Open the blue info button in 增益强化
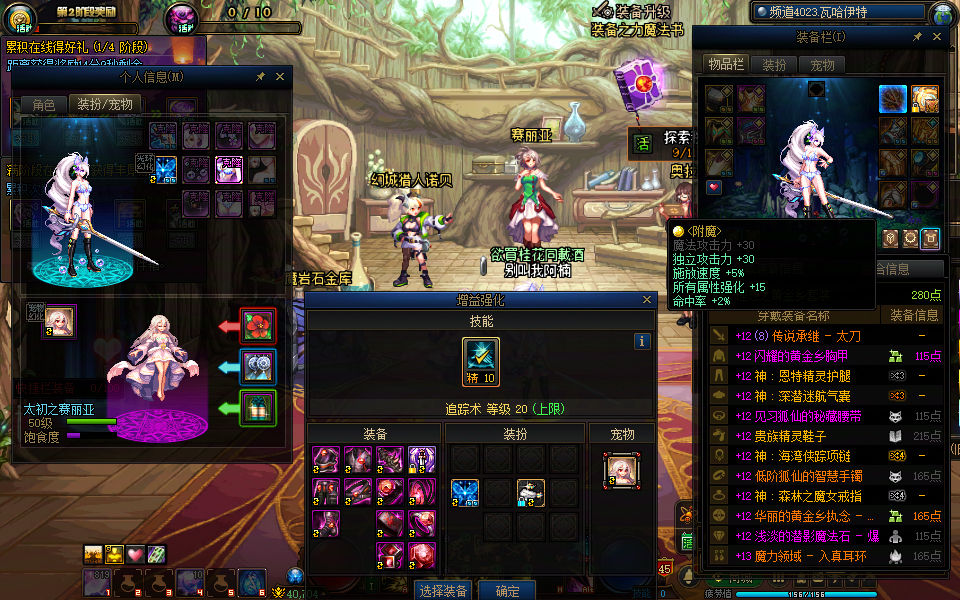Screen dimensions: 960x600 pos(642,341)
